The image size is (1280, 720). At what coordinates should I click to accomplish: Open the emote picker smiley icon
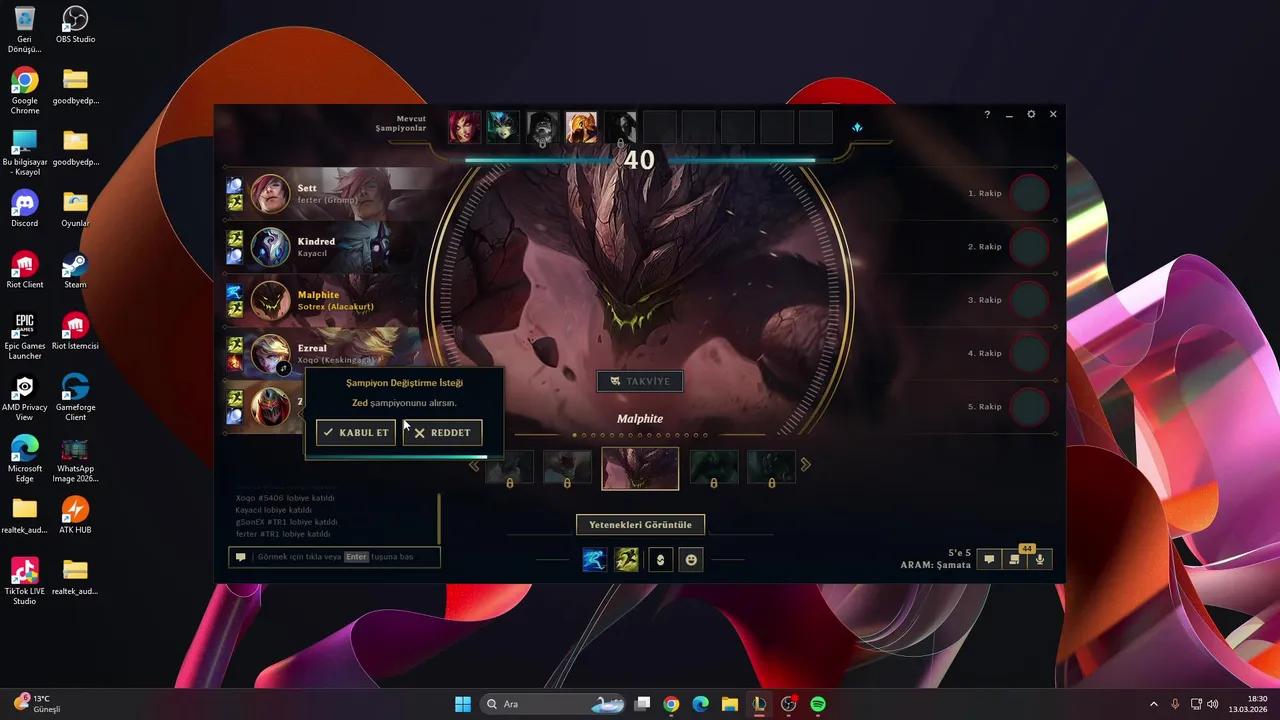tap(691, 560)
